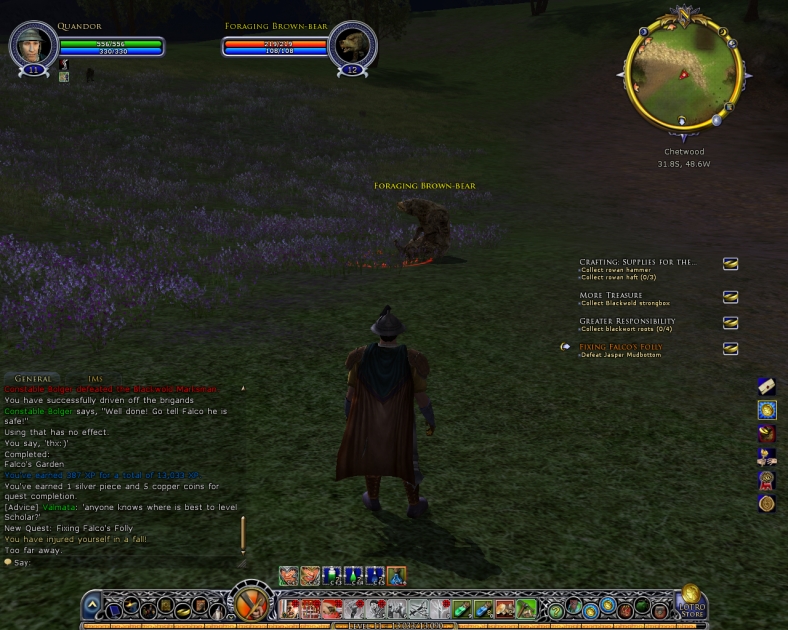The width and height of the screenshot is (788, 630).
Task: Click the ring icon beside More Treasure
Action: tap(730, 297)
